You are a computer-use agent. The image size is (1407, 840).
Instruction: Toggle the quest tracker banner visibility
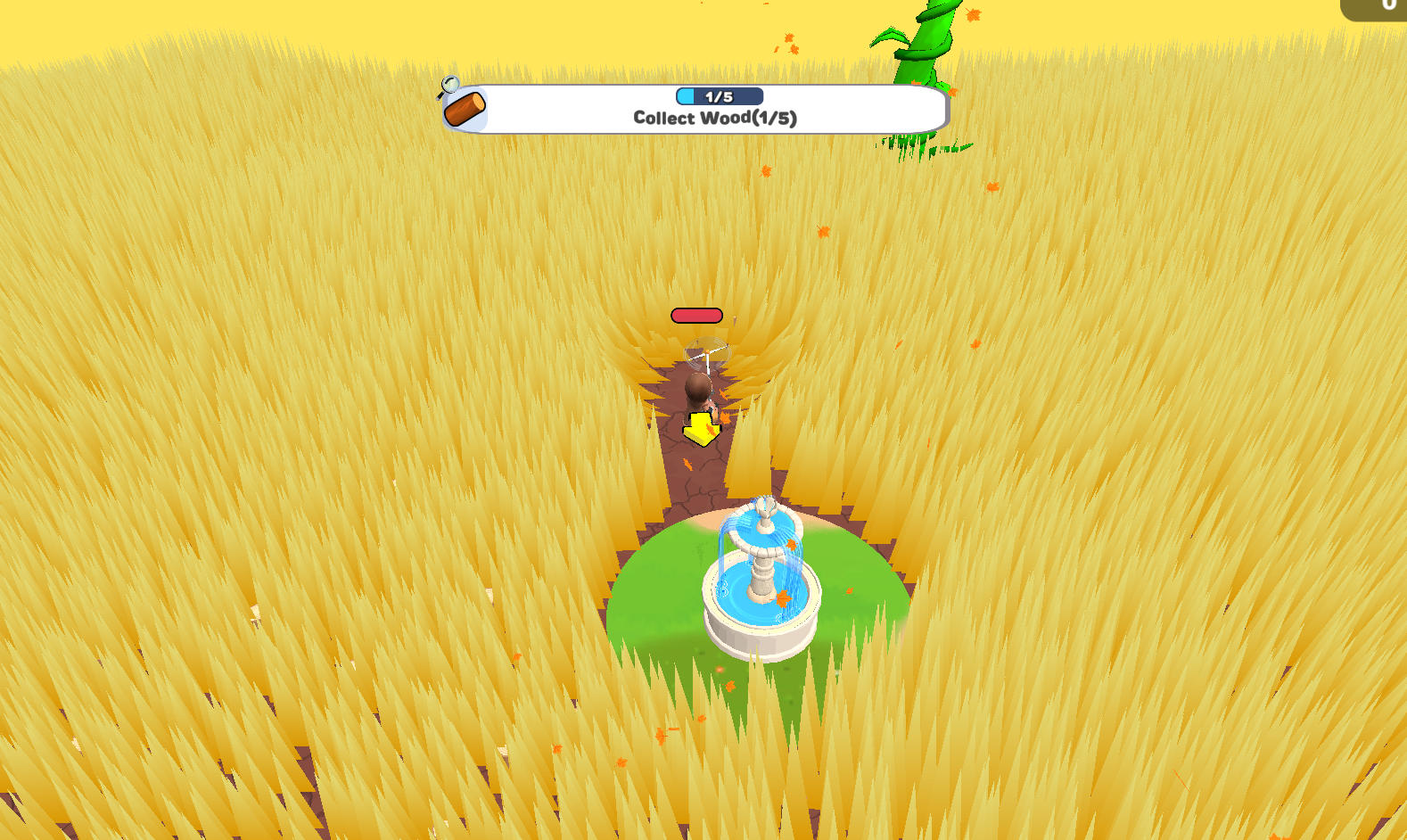[697, 107]
